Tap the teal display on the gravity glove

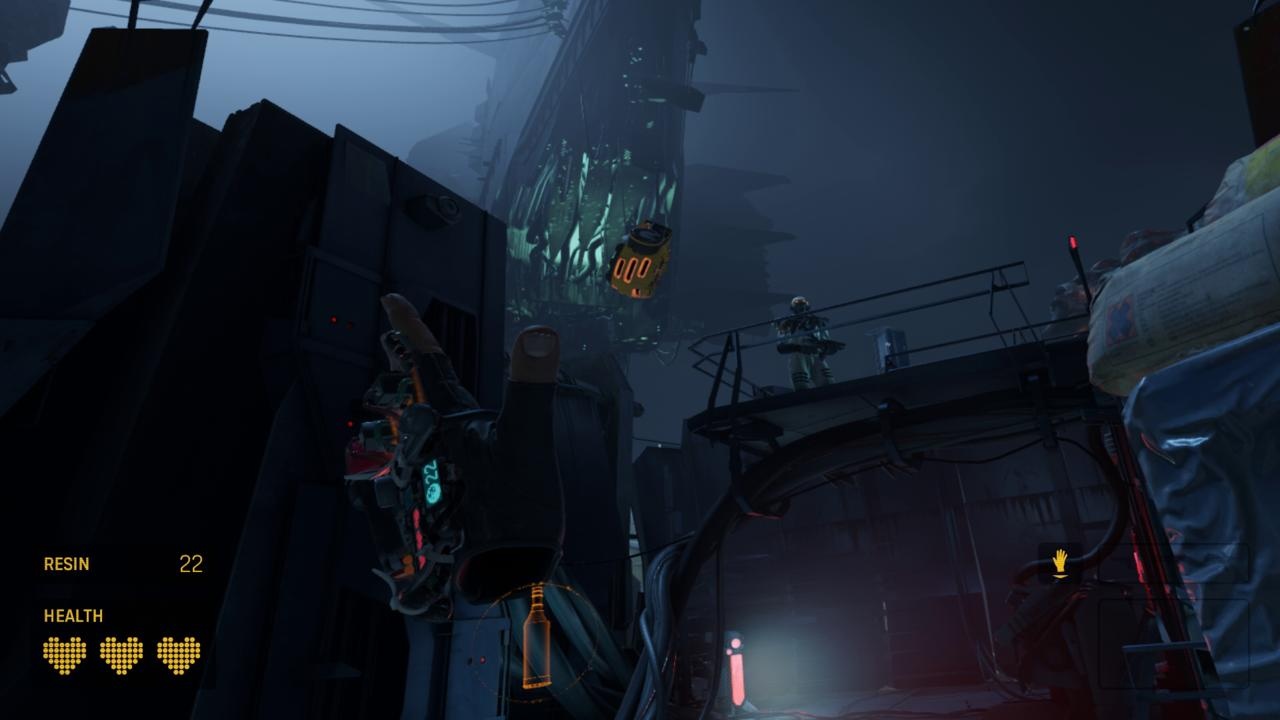coord(432,481)
